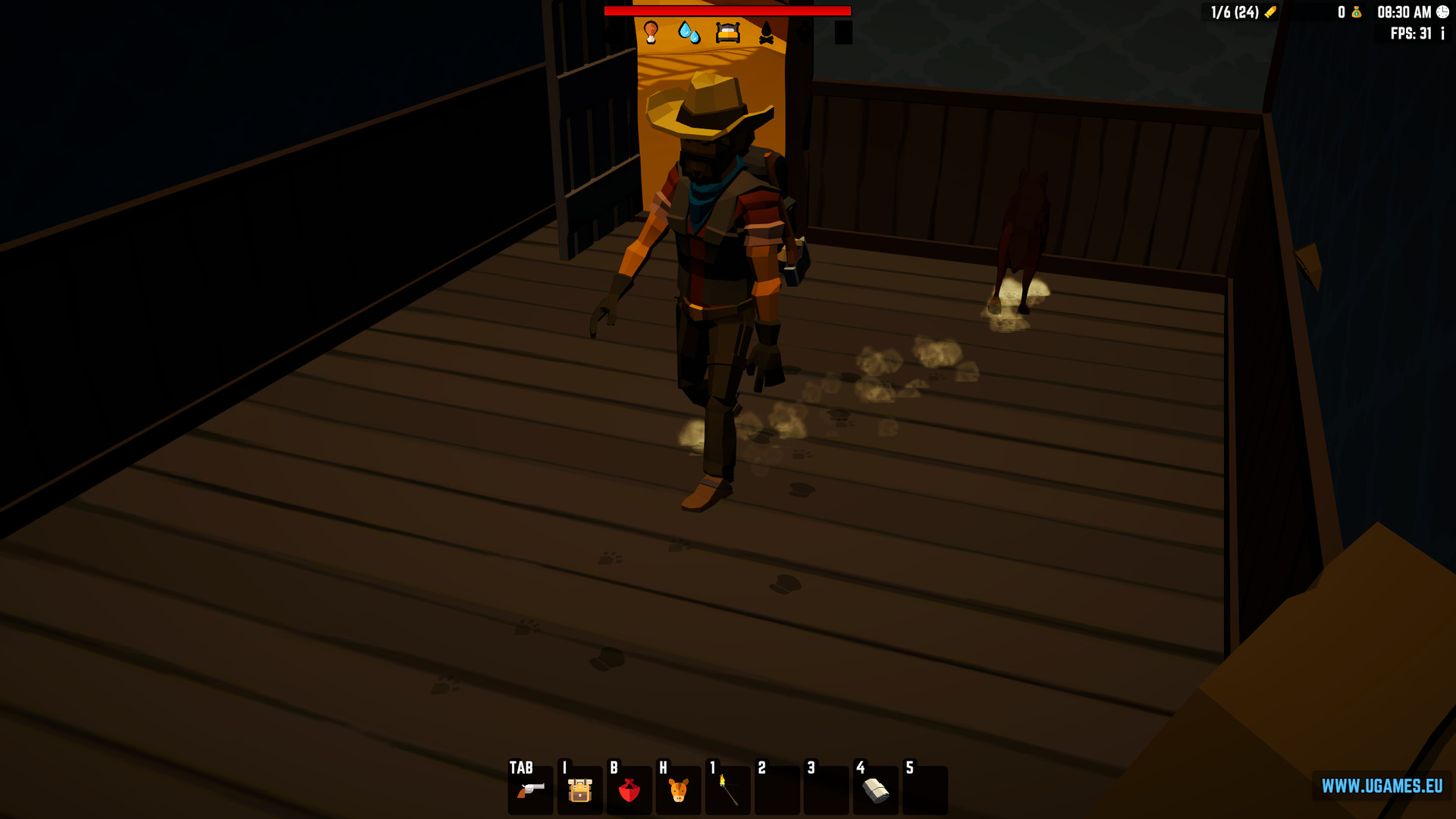Viewport: 1456px width, 819px height.
Task: Equip the torch in hotbar slot 1
Action: pyautogui.click(x=727, y=791)
